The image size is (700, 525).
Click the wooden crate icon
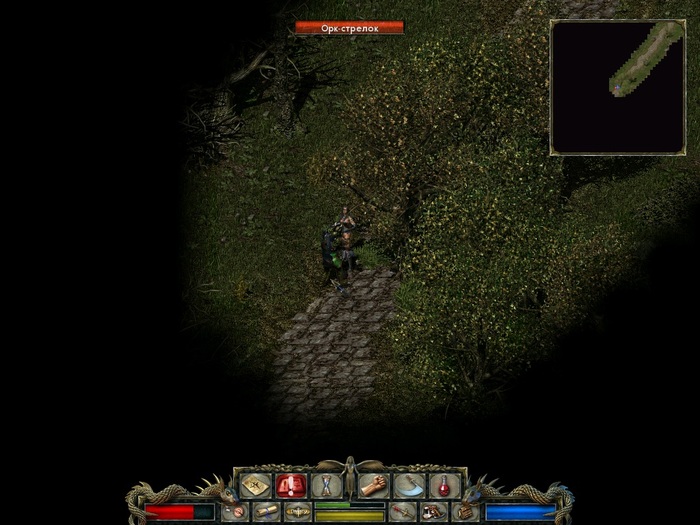465,512
